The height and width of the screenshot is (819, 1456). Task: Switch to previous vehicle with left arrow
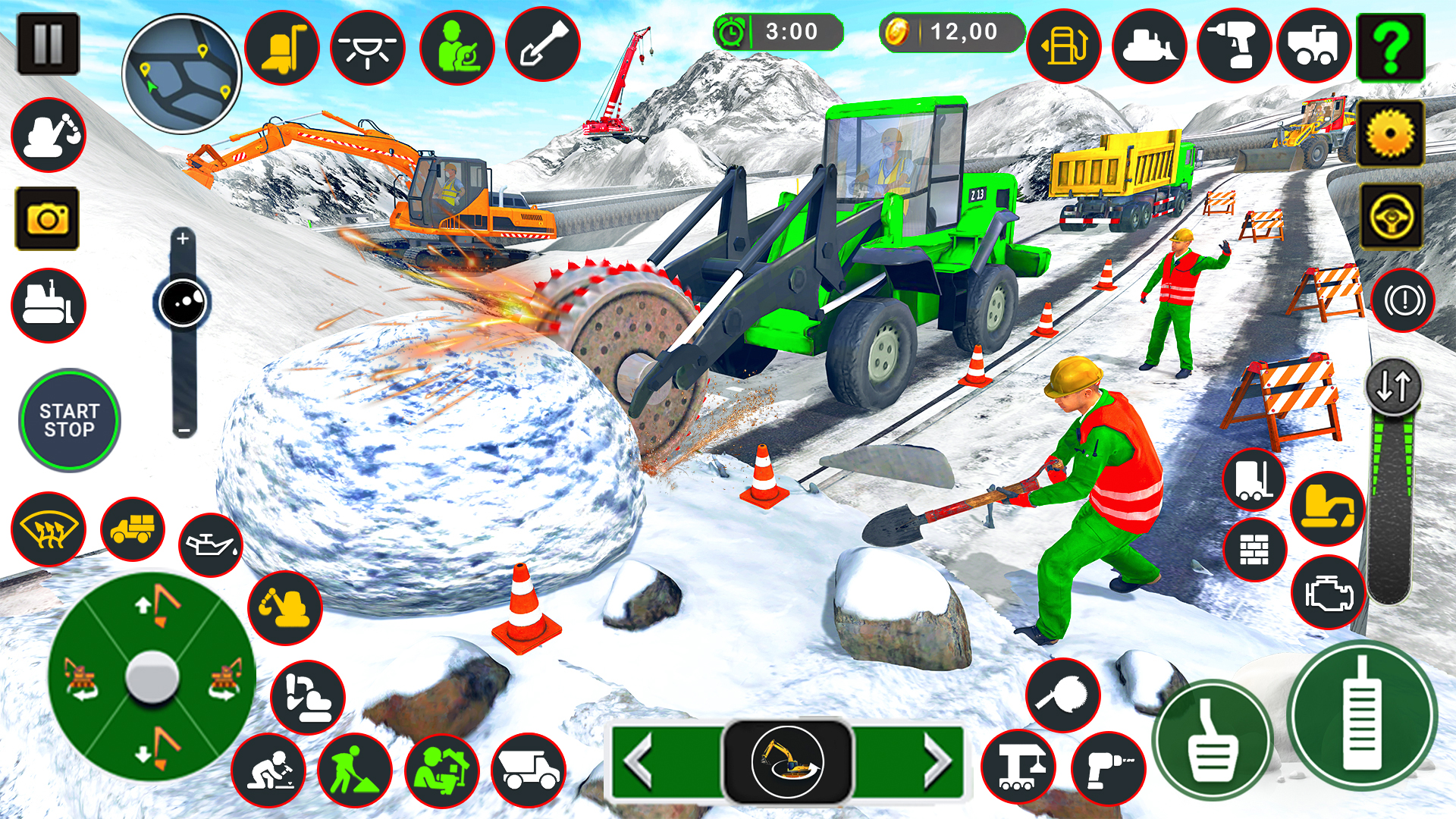[x=639, y=761]
